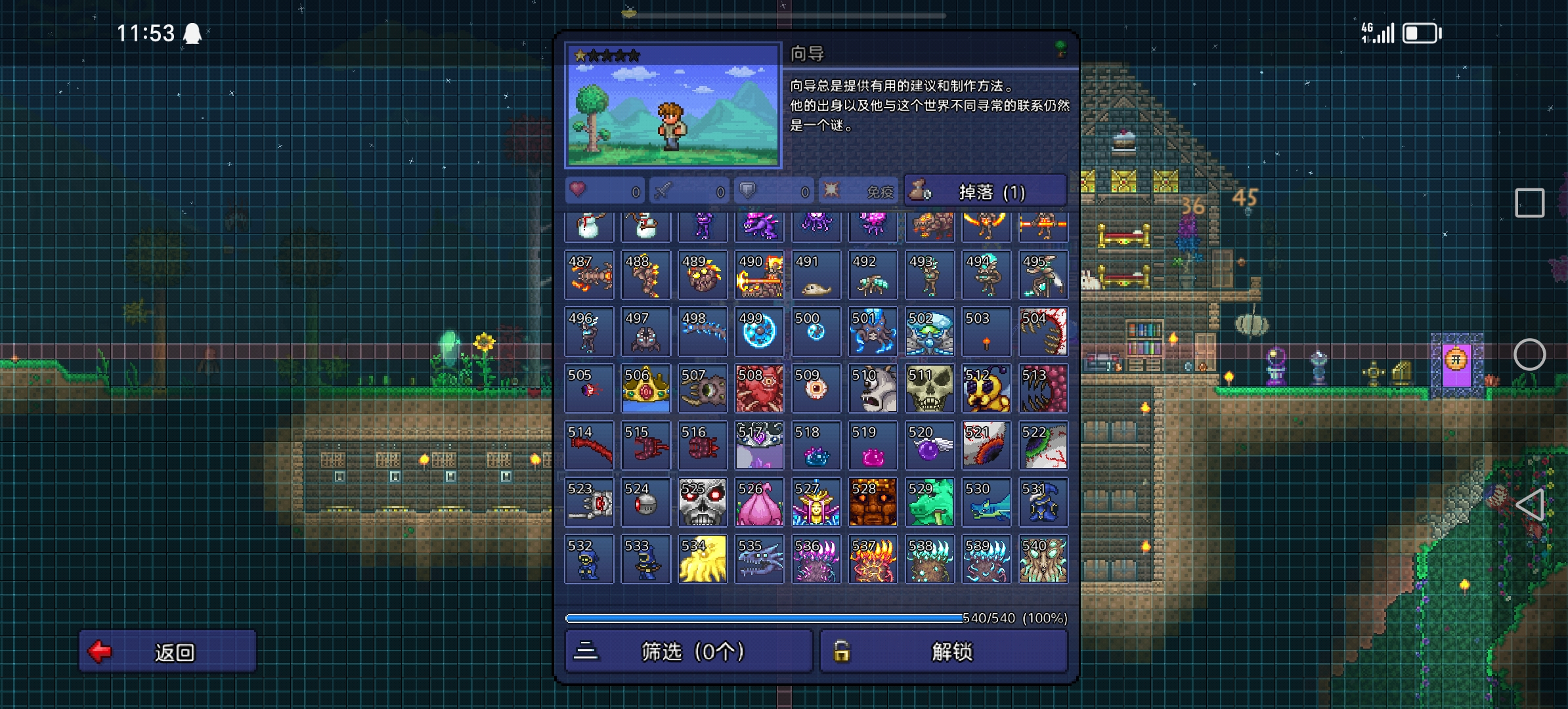
Task: View entry 540 Moon Lord
Action: pyautogui.click(x=1043, y=559)
